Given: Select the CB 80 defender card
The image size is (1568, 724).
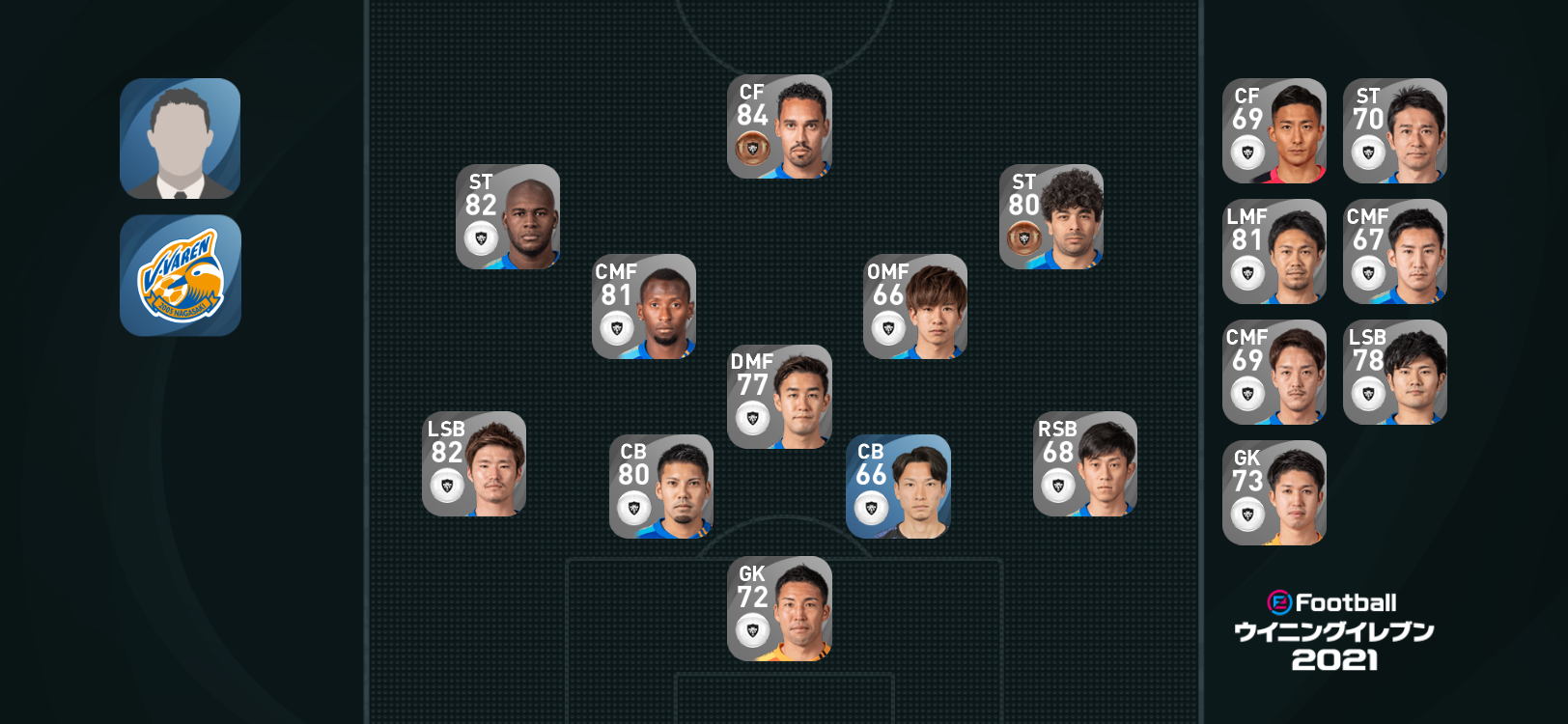Looking at the screenshot, I should click(661, 486).
